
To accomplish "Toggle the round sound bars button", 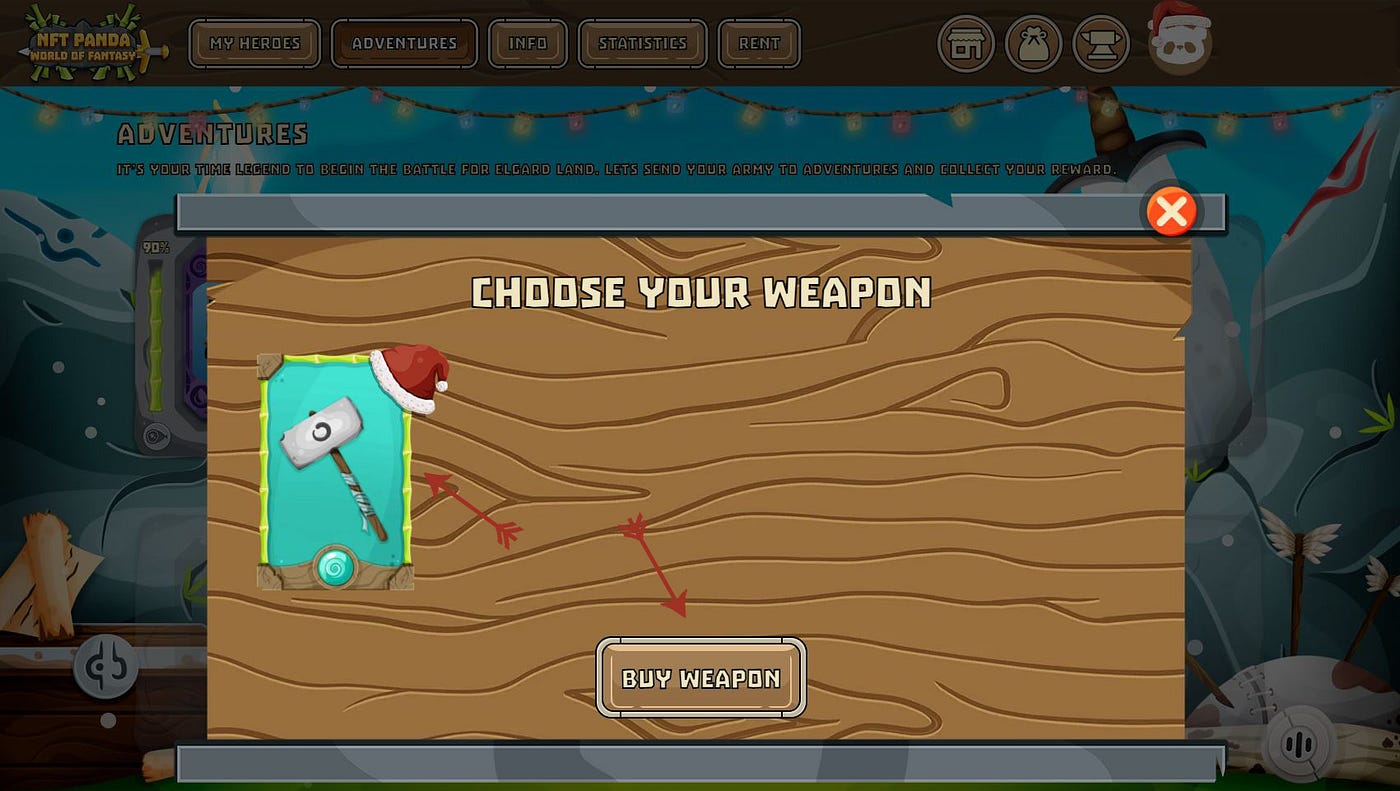I will tap(1297, 744).
